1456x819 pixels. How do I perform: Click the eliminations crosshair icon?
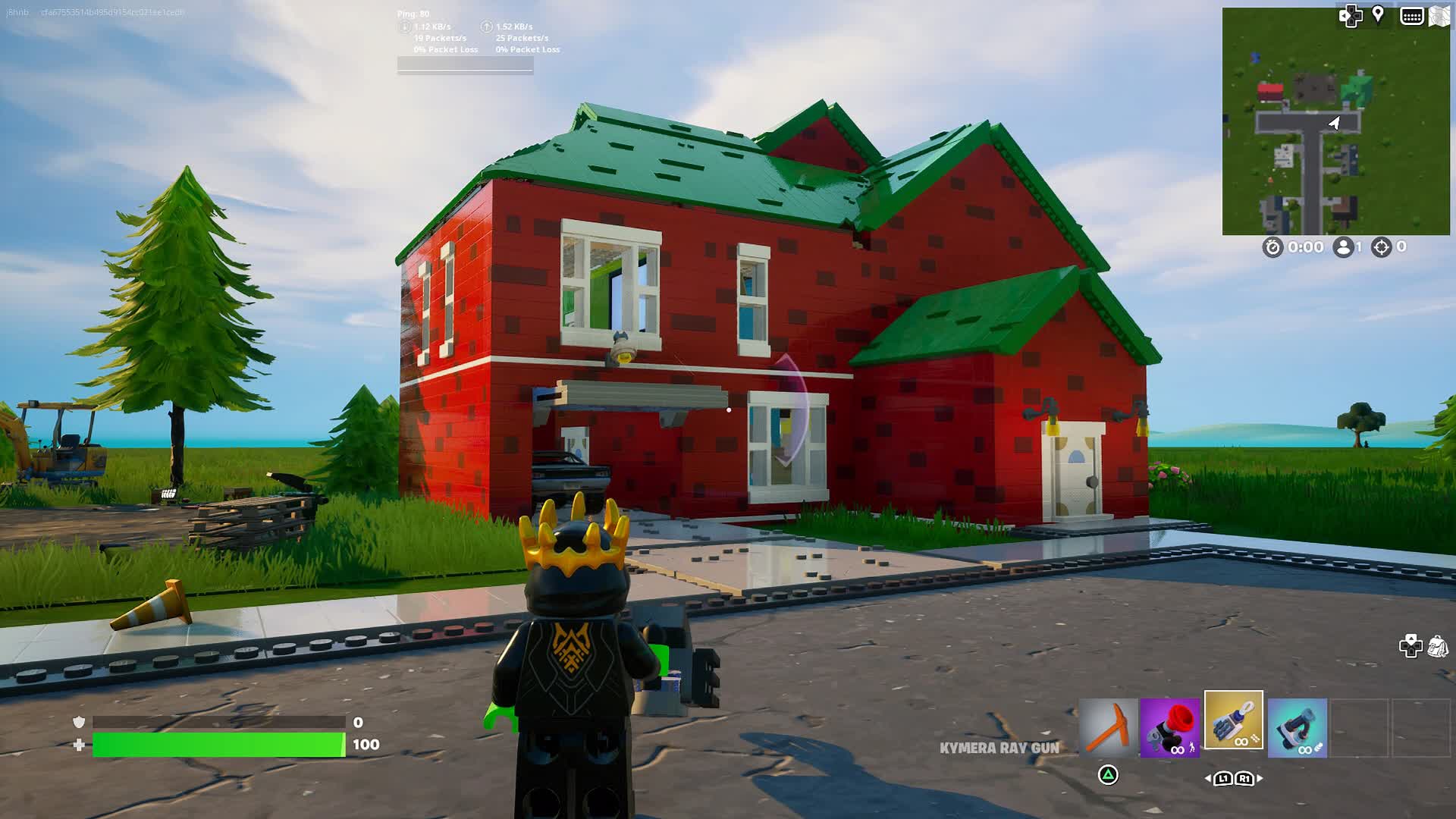[1381, 248]
